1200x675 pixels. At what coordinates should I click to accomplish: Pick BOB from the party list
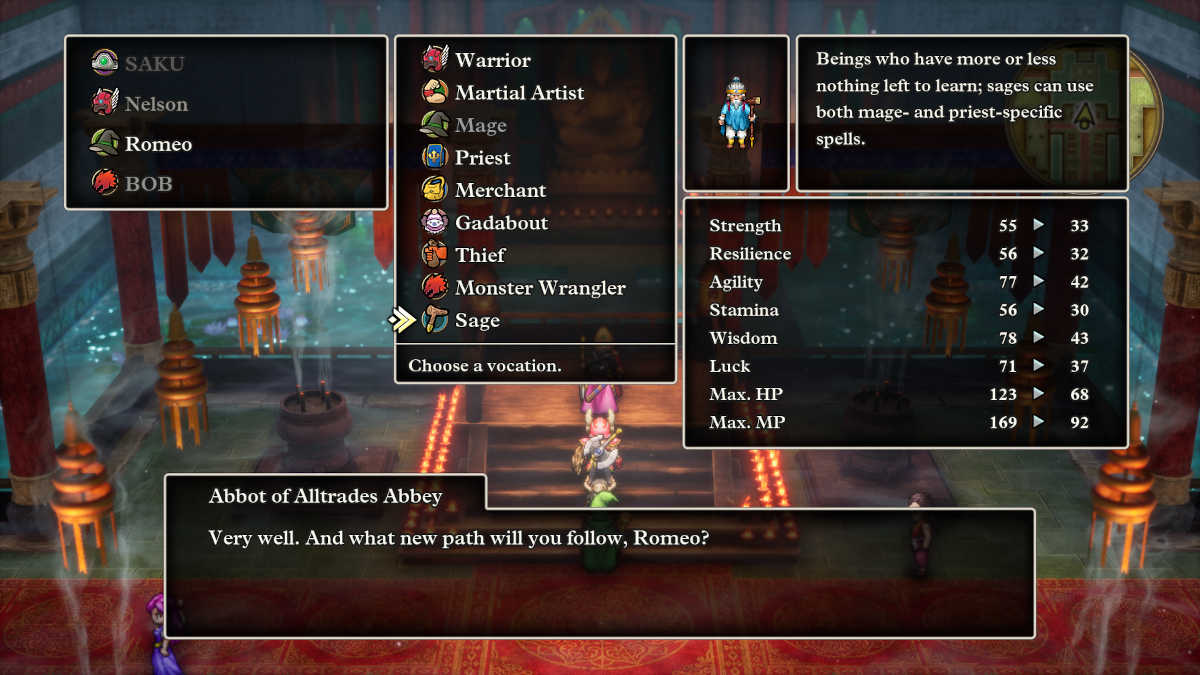coord(148,184)
